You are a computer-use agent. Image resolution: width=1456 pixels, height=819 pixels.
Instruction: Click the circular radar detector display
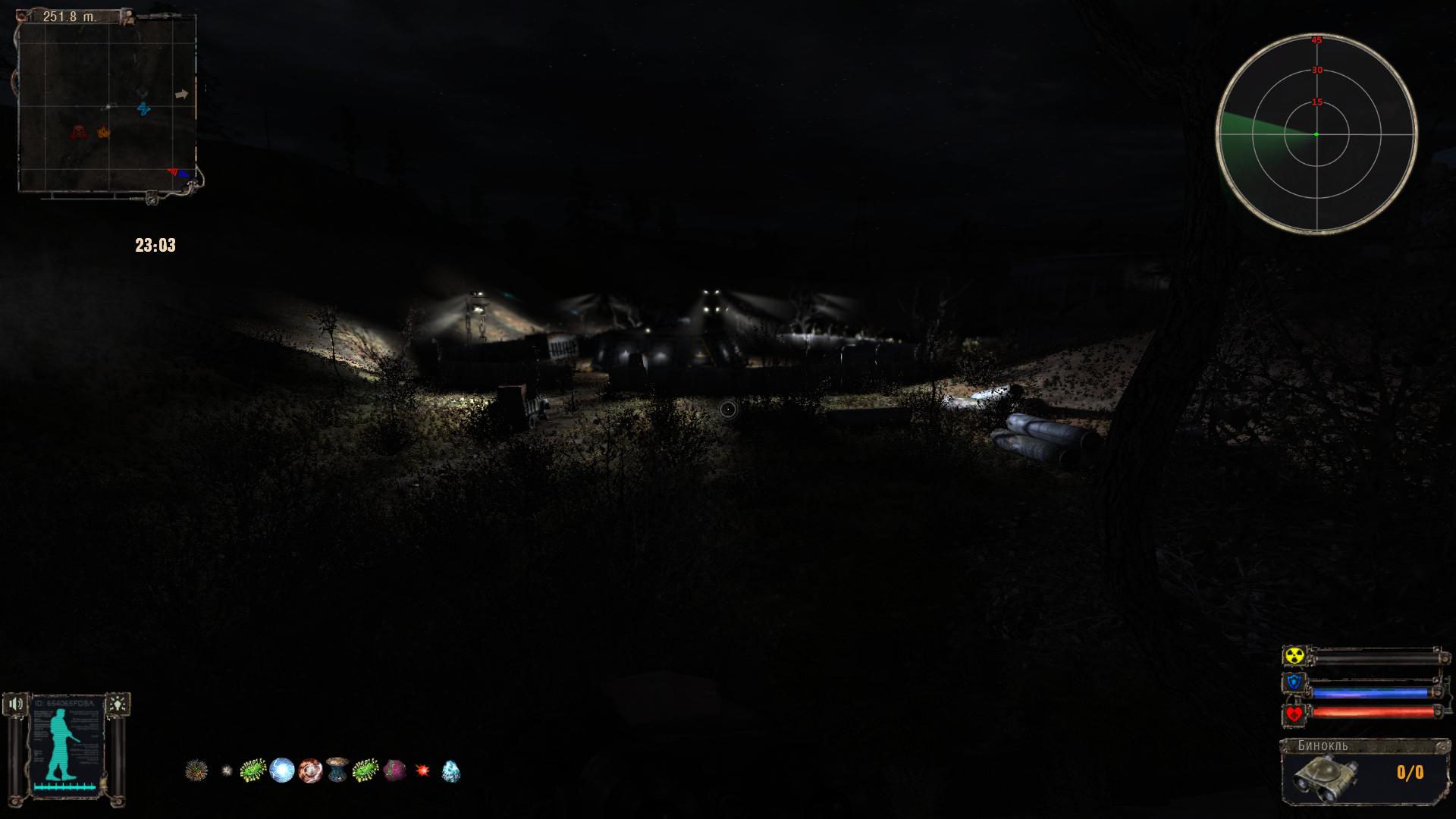1316,134
